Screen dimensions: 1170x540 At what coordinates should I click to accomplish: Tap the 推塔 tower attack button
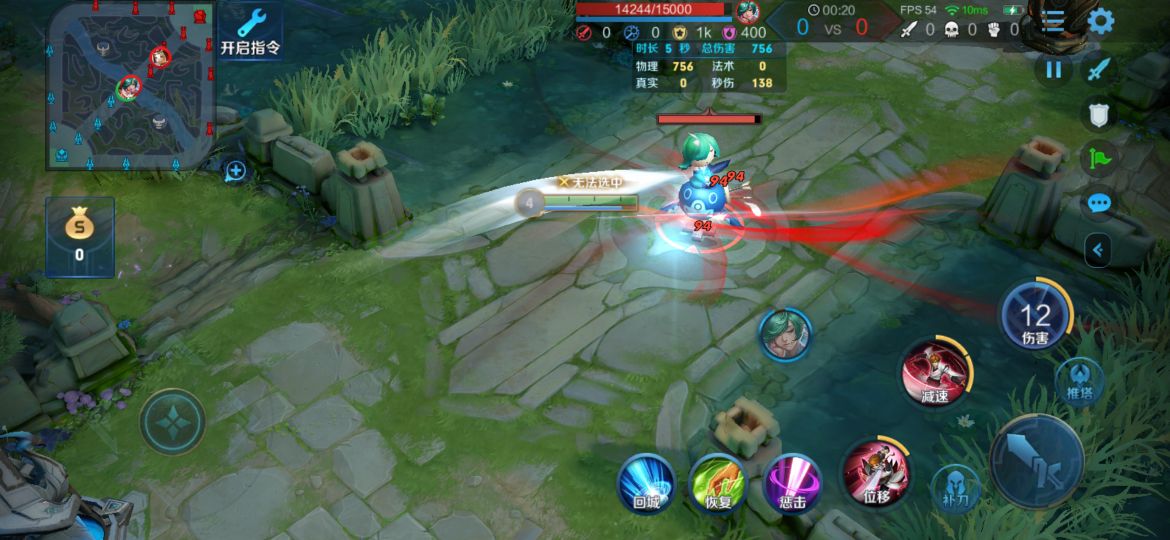tap(1079, 381)
